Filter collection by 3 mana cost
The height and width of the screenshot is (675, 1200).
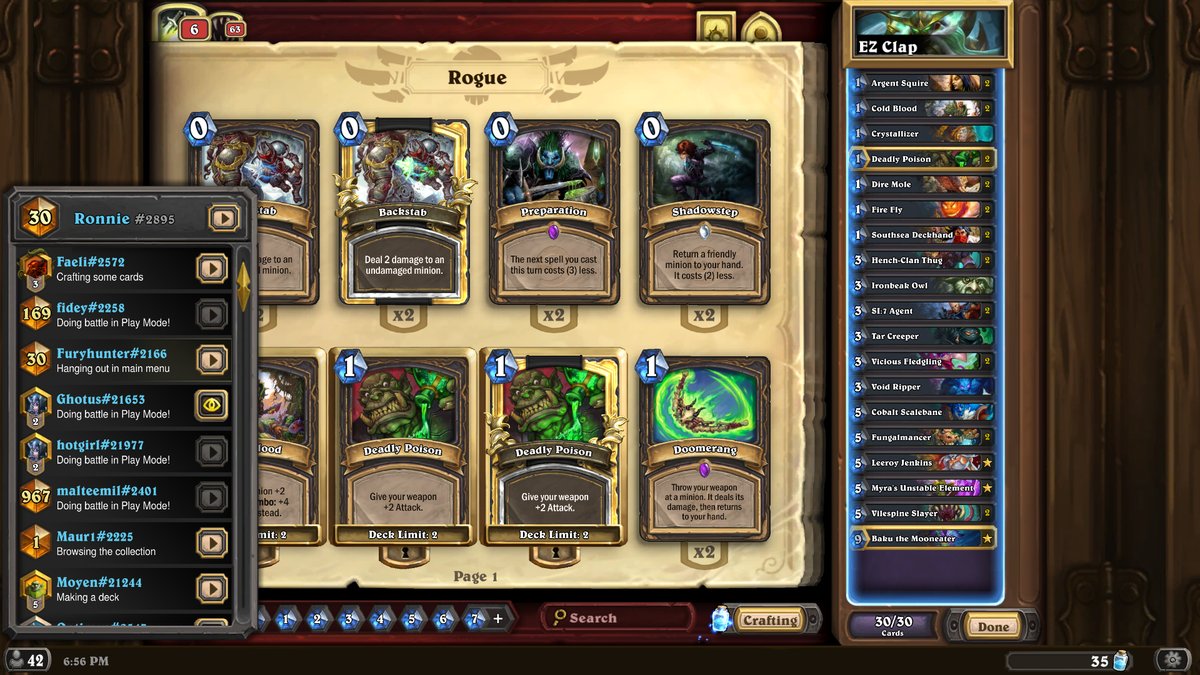349,619
